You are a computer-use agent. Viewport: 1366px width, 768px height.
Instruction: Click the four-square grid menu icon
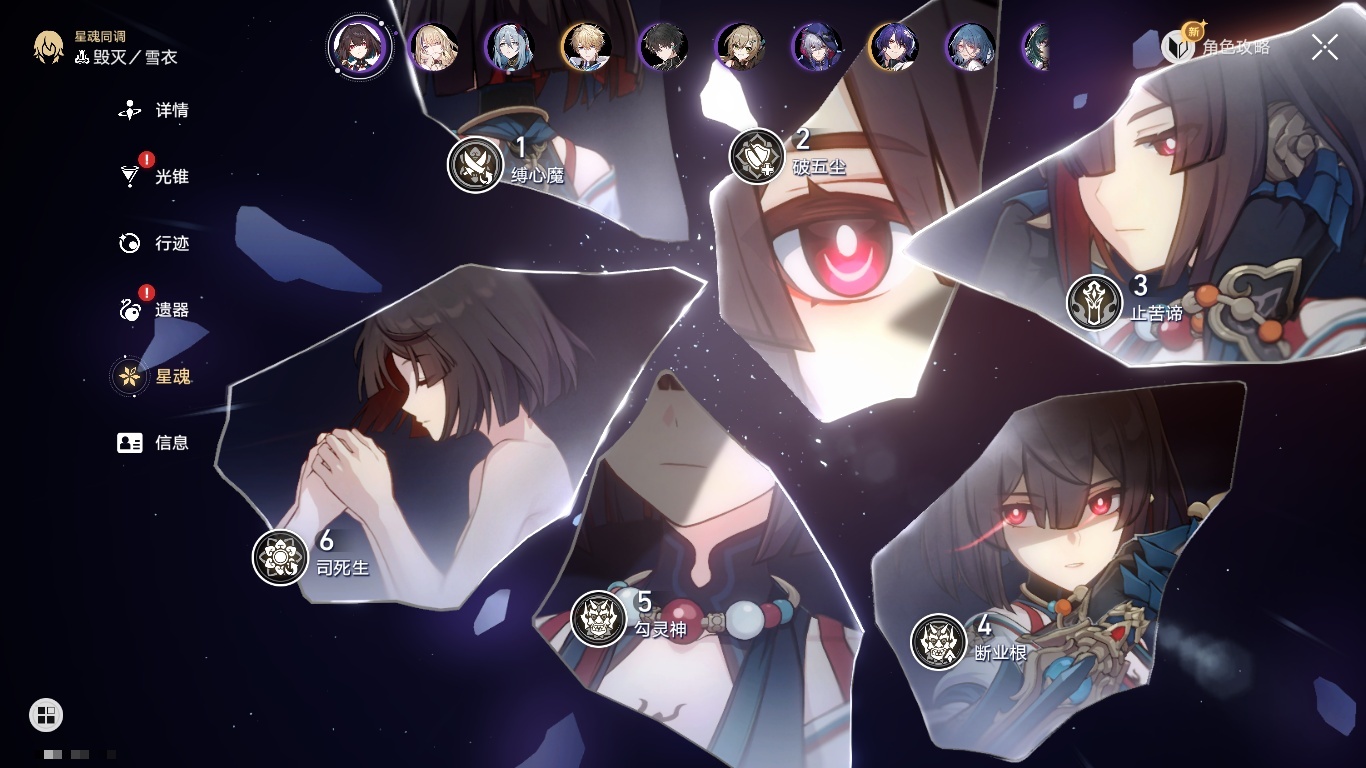(46, 714)
